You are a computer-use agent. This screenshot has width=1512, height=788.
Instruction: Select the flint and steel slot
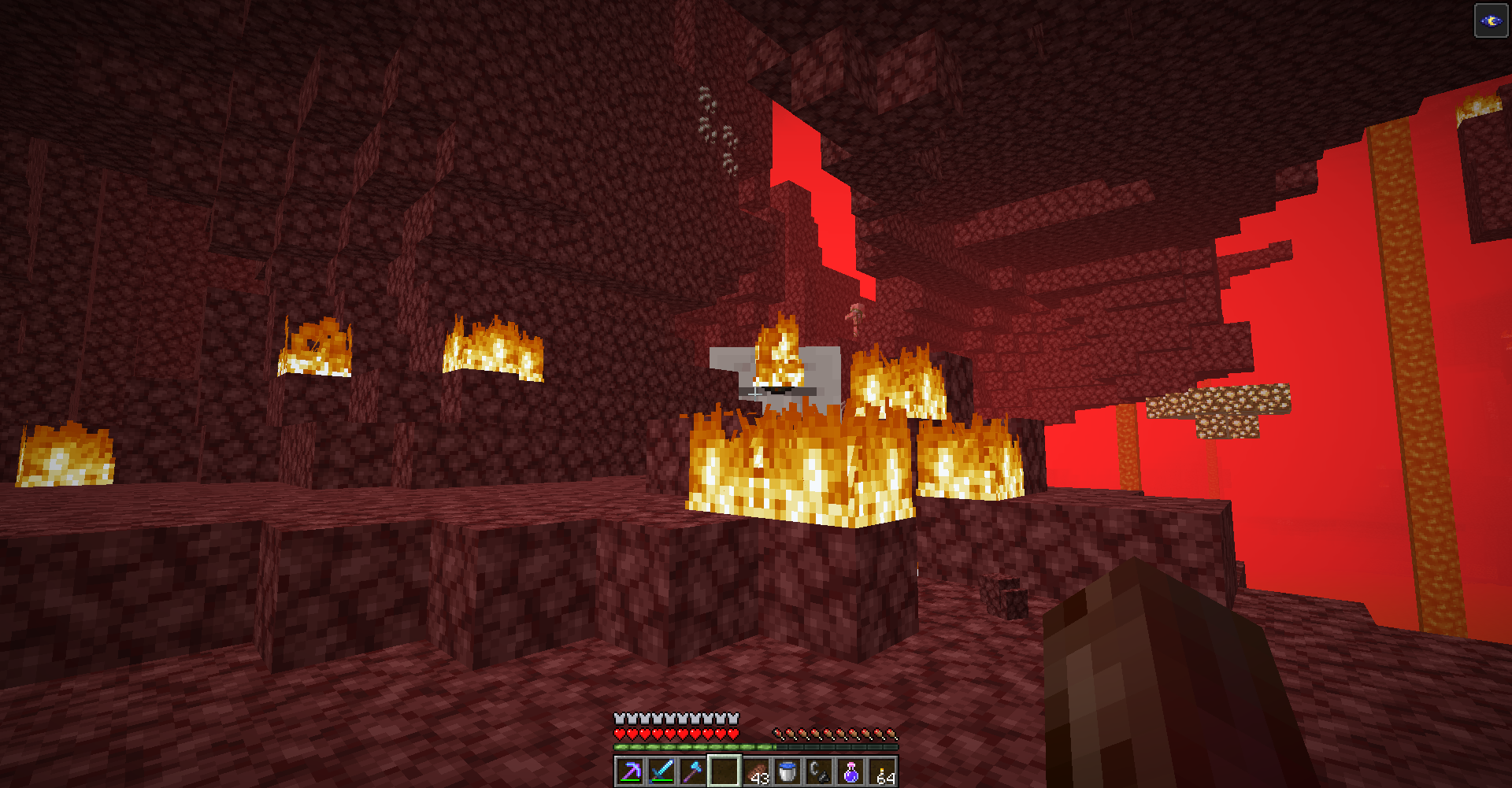click(819, 771)
